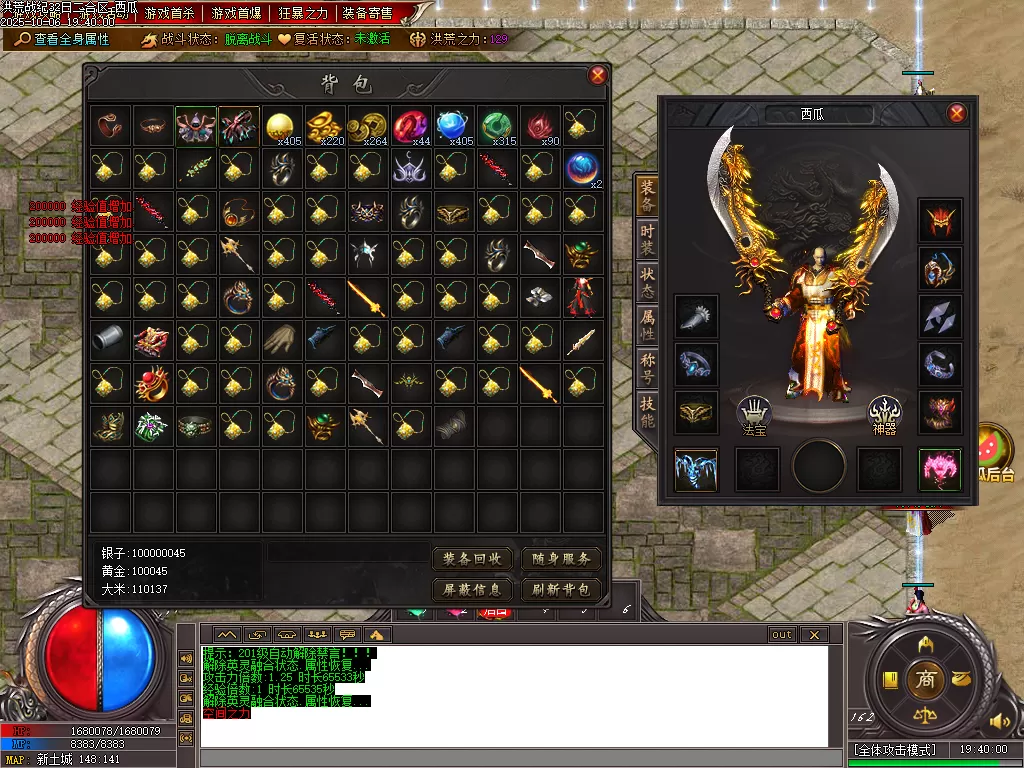1024x768 pixels.
Task: Select the 技能 skills tab
Action: pos(648,409)
